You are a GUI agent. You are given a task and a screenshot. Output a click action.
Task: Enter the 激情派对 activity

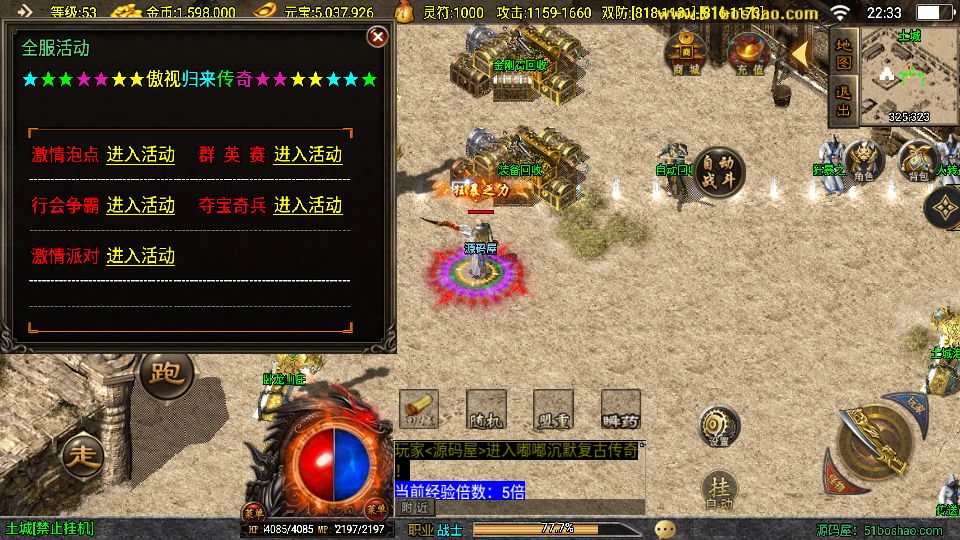pos(140,255)
